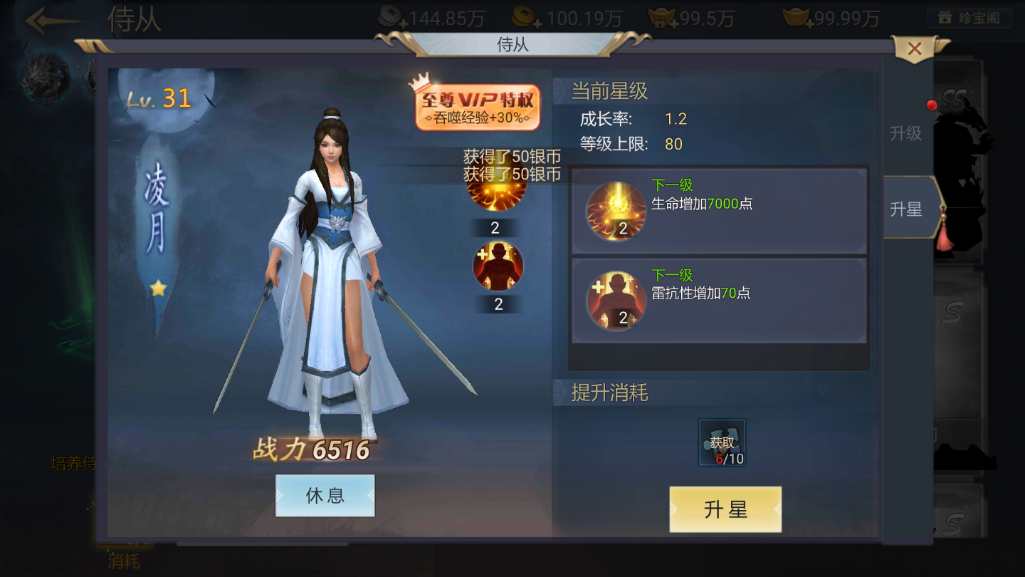Select the 升星 side tab

(907, 209)
